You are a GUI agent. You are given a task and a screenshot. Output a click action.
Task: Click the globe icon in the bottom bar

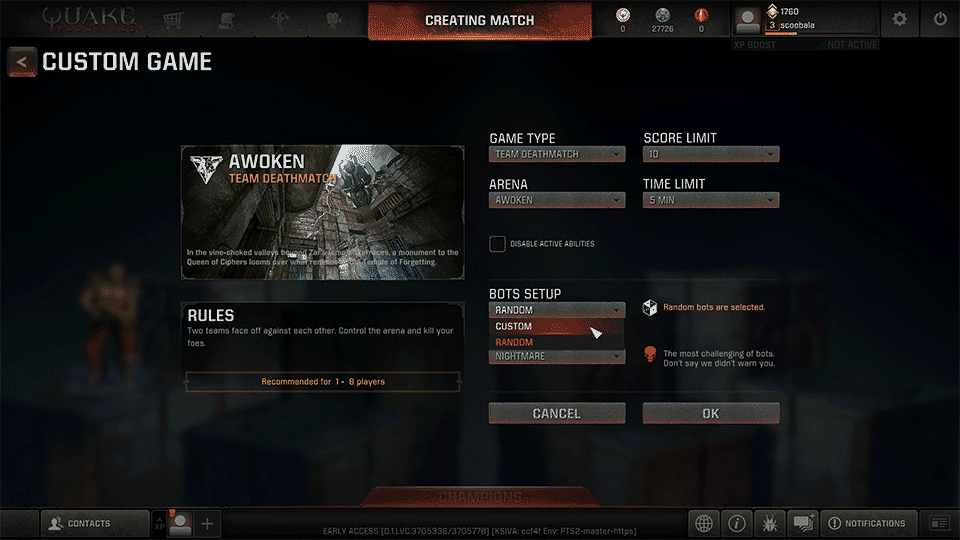[704, 523]
